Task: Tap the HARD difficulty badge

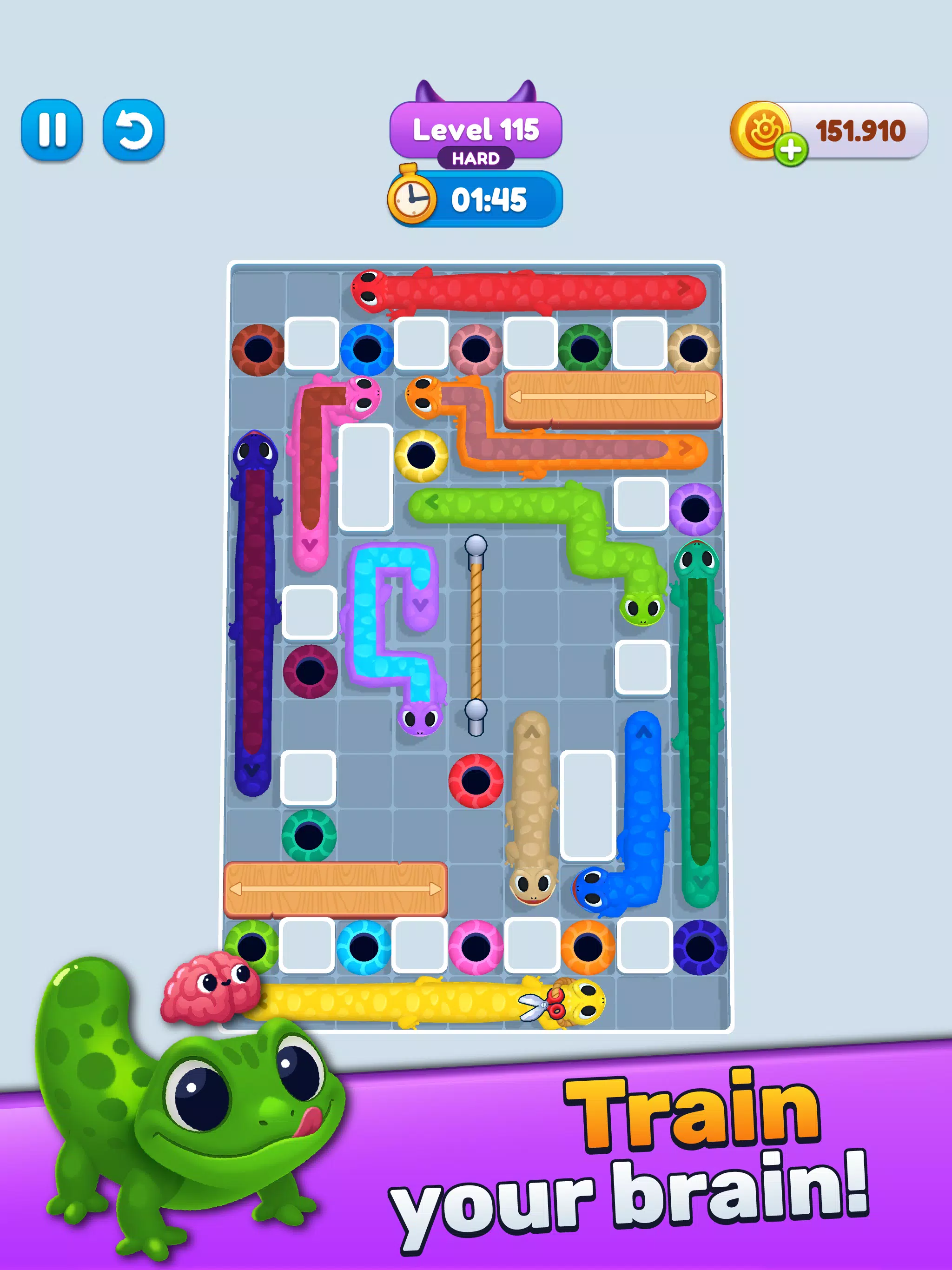Action: pos(476,158)
